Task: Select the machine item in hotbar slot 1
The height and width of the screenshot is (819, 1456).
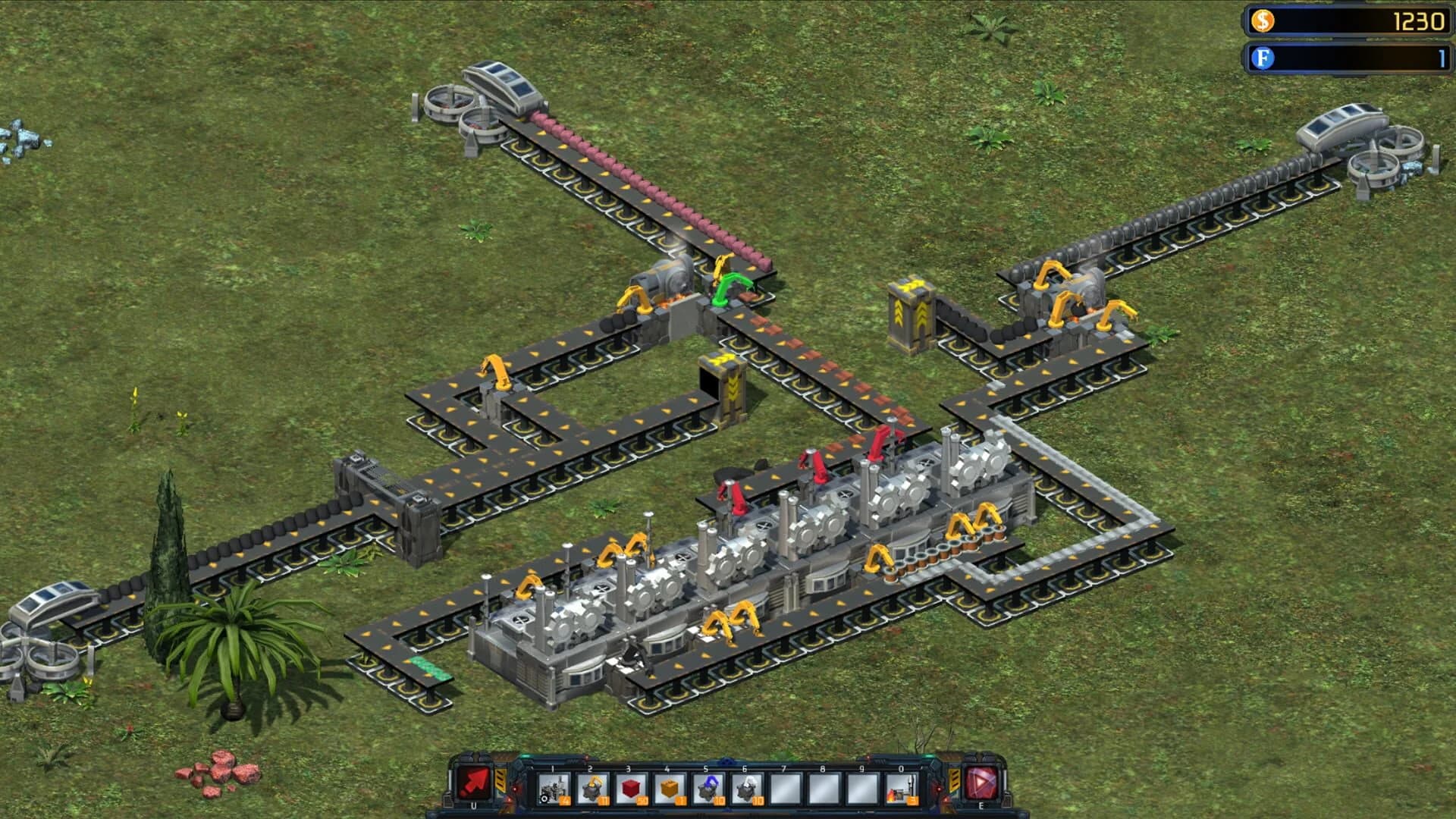Action: (553, 786)
